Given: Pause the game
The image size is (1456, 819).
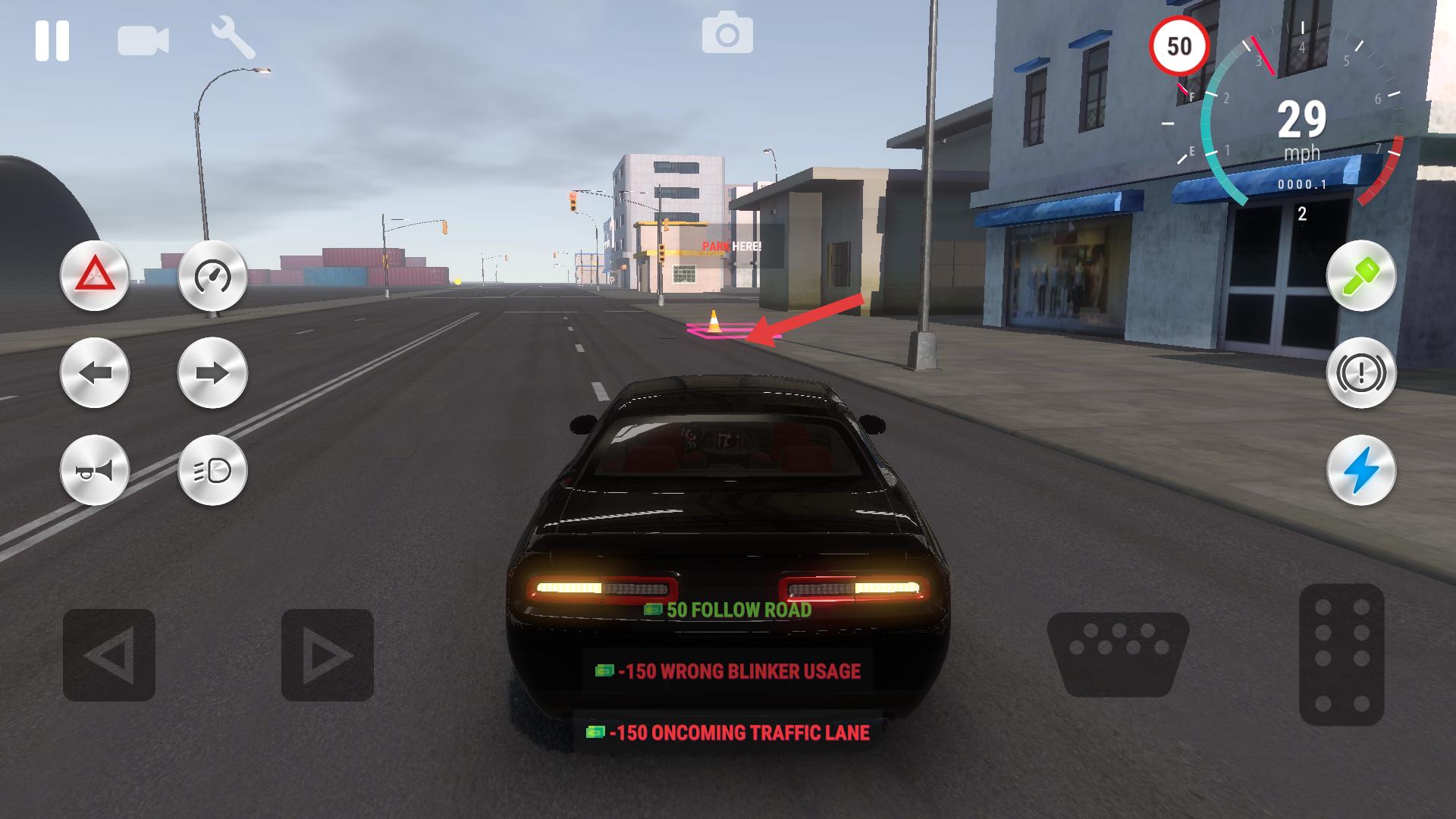Looking at the screenshot, I should point(52,40).
